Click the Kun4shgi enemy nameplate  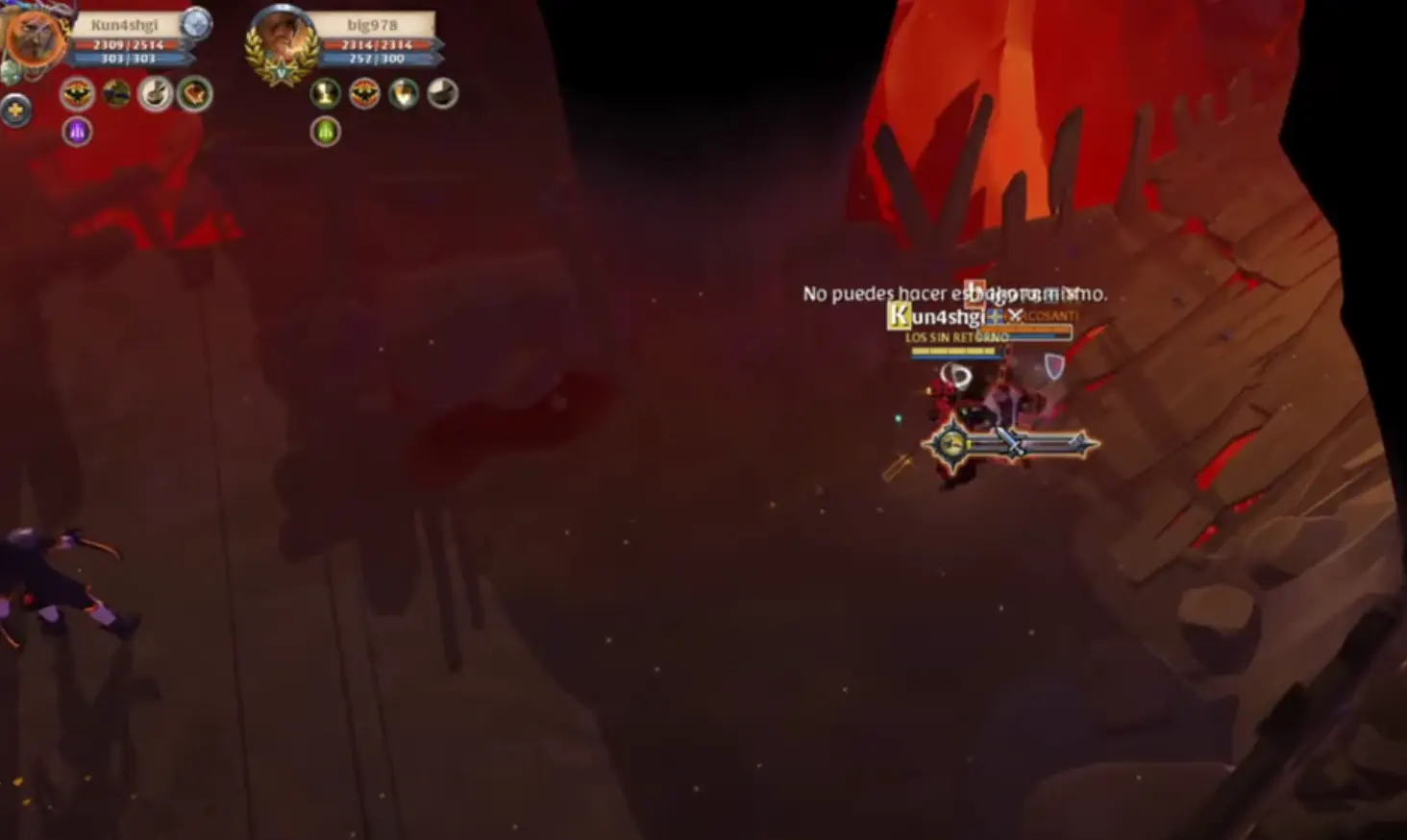coord(942,315)
